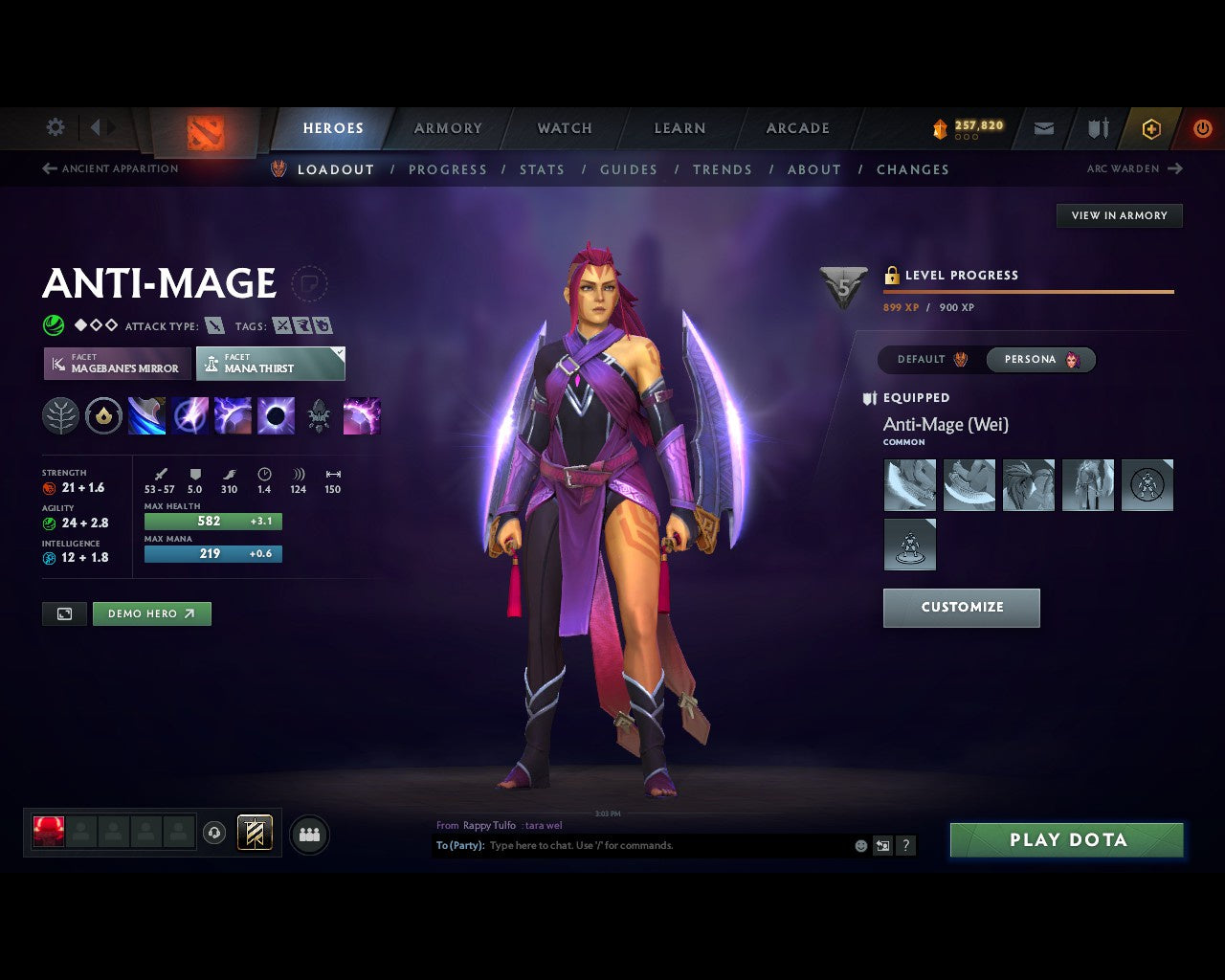
Task: View the Blink ability icon
Action: tap(190, 415)
